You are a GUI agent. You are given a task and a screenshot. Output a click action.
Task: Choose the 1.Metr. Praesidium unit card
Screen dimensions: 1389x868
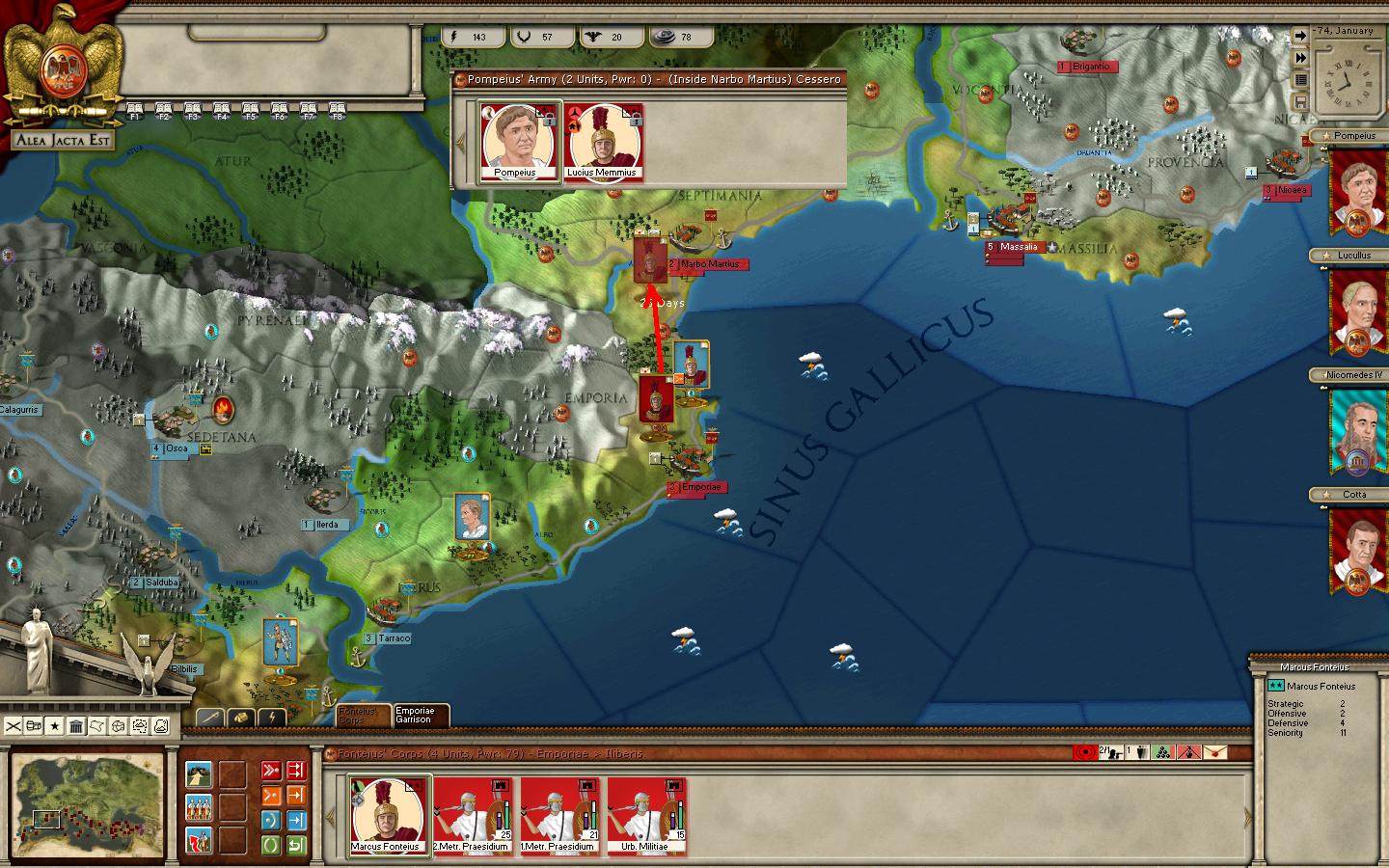pos(560,816)
